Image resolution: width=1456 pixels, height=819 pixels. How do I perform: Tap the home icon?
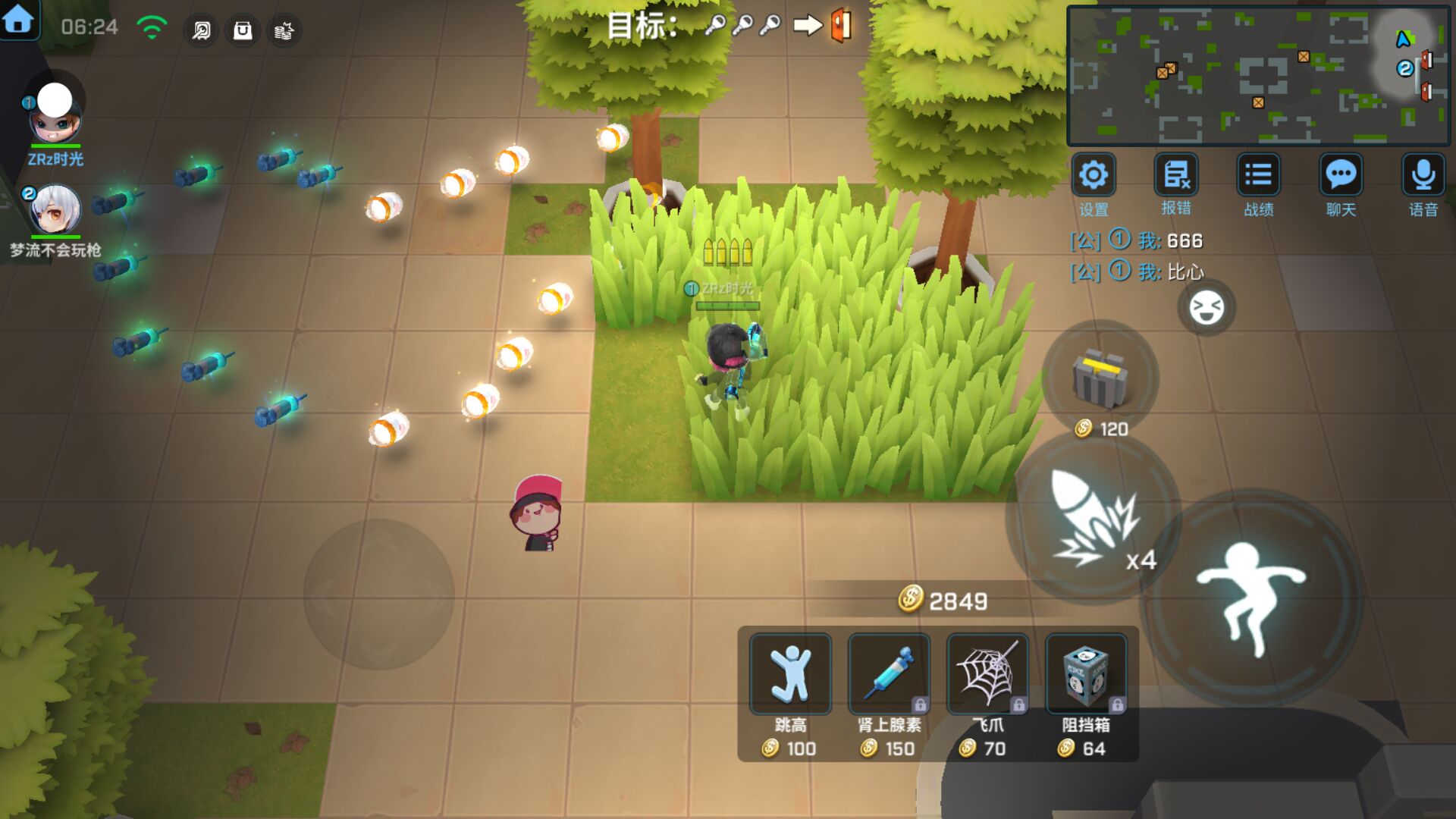pyautogui.click(x=18, y=20)
